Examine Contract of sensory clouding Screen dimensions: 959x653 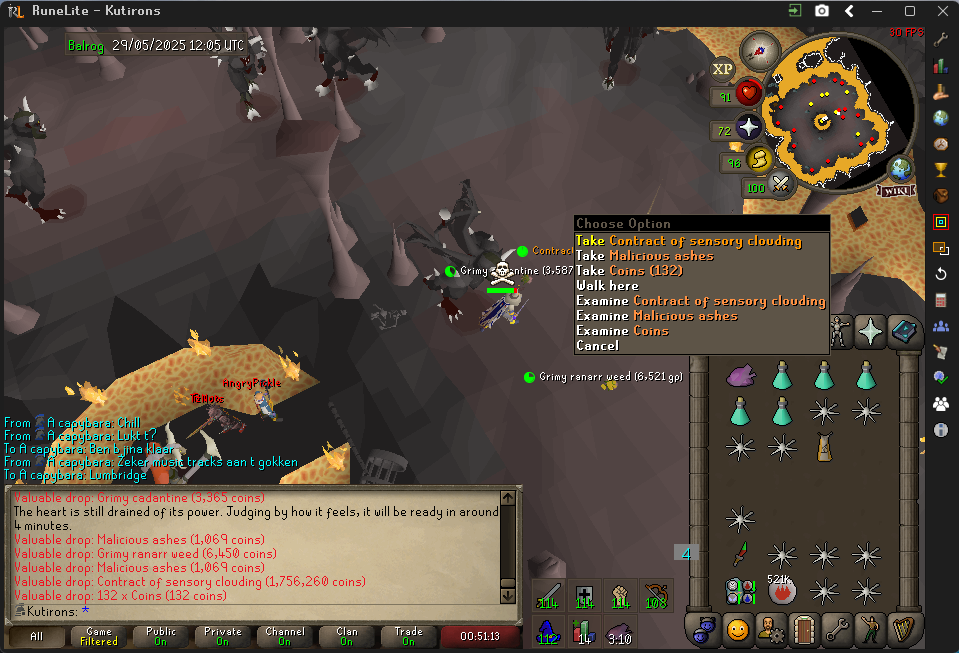(x=700, y=301)
